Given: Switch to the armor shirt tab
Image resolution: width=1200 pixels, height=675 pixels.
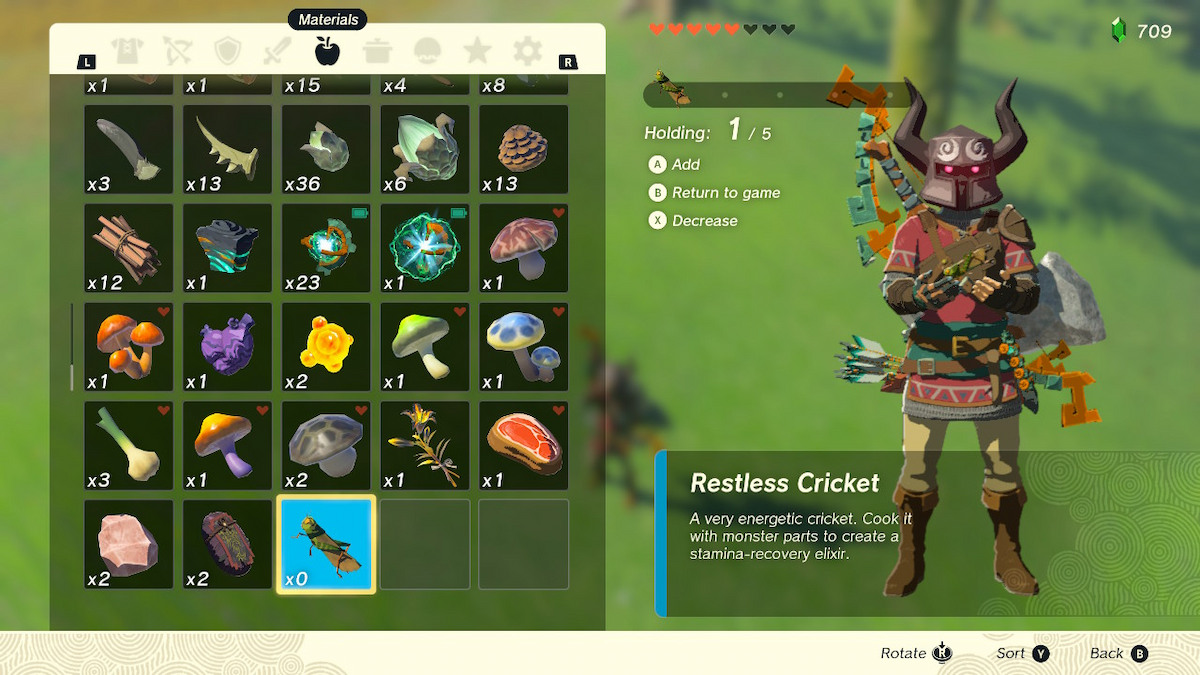Looking at the screenshot, I should [x=126, y=50].
